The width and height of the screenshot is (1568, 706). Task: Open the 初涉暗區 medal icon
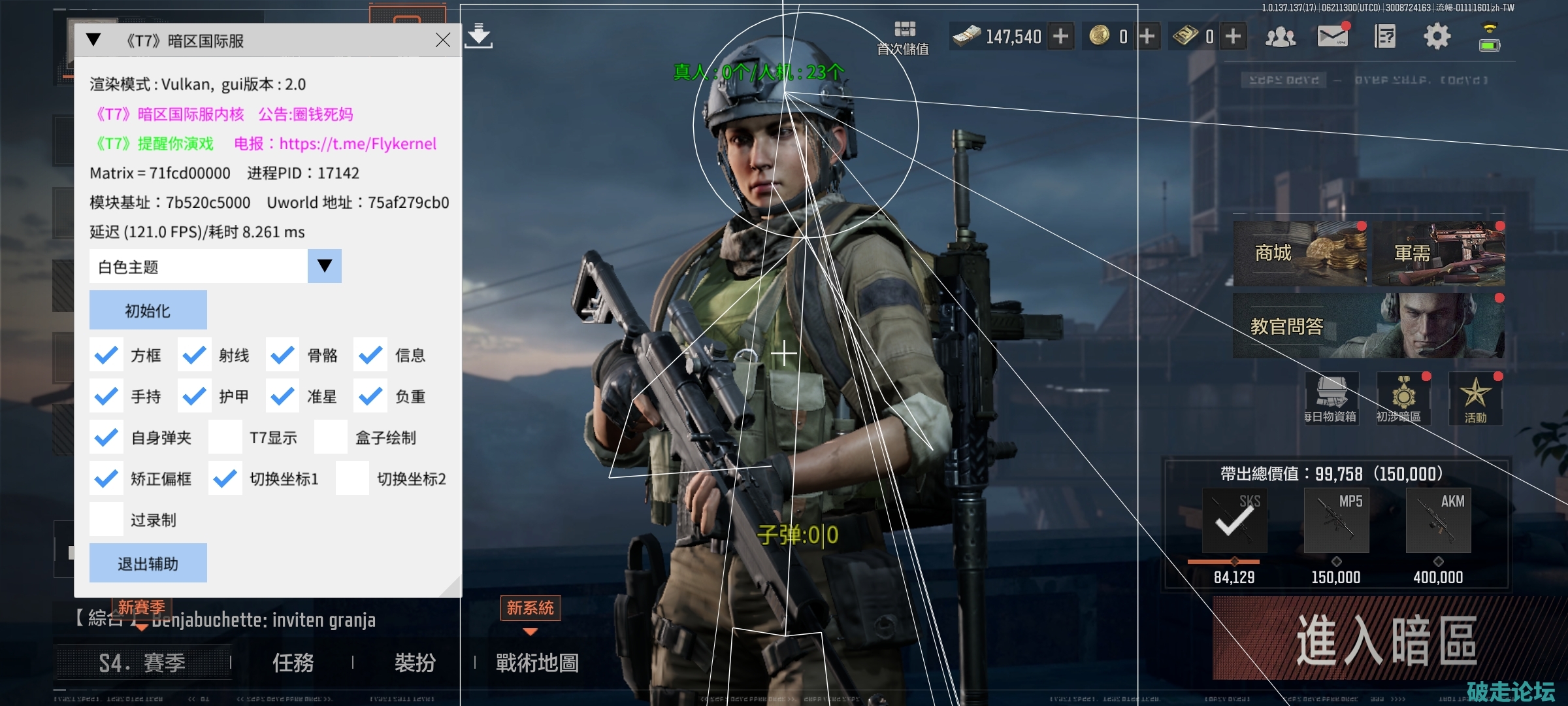(1403, 397)
